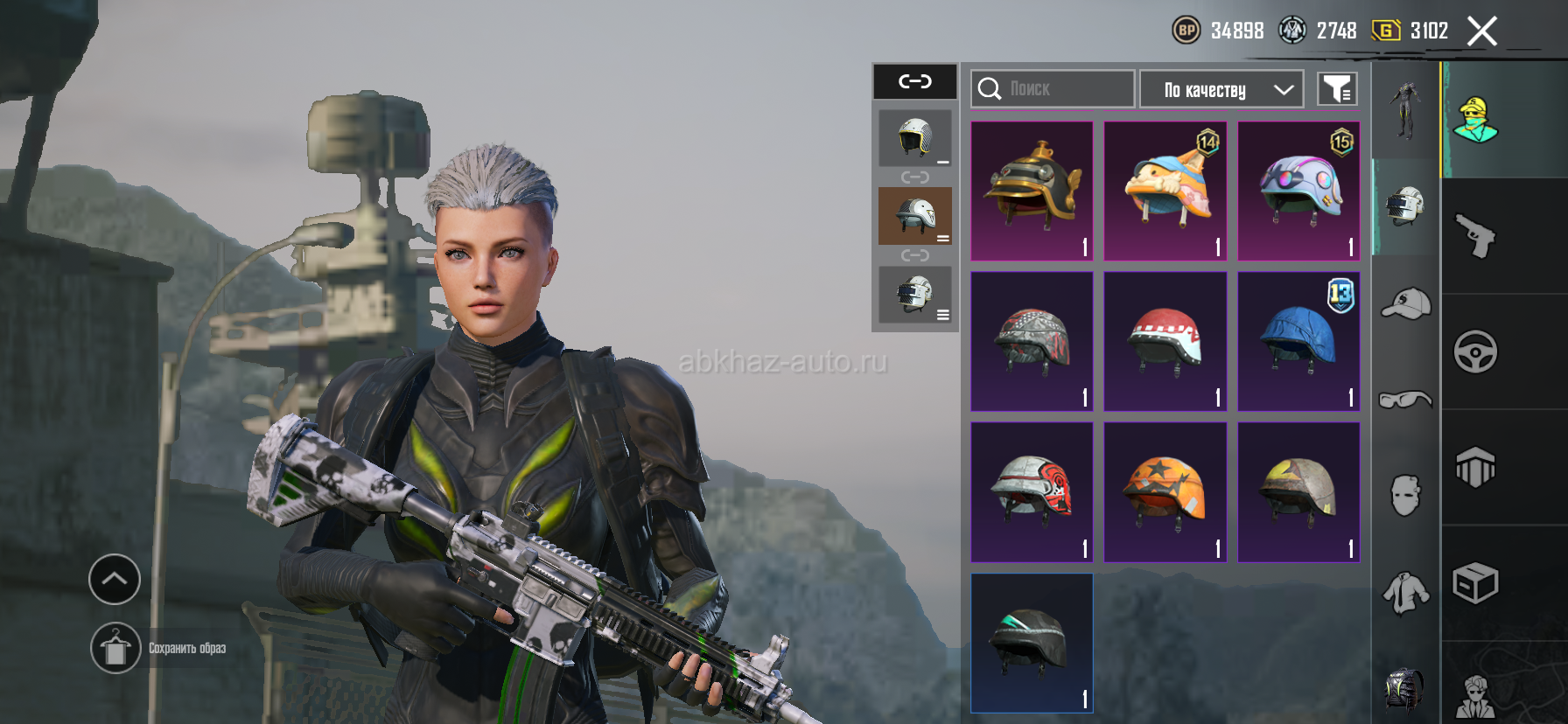1568x724 pixels.
Task: Close the inventory screen
Action: 1481,31
